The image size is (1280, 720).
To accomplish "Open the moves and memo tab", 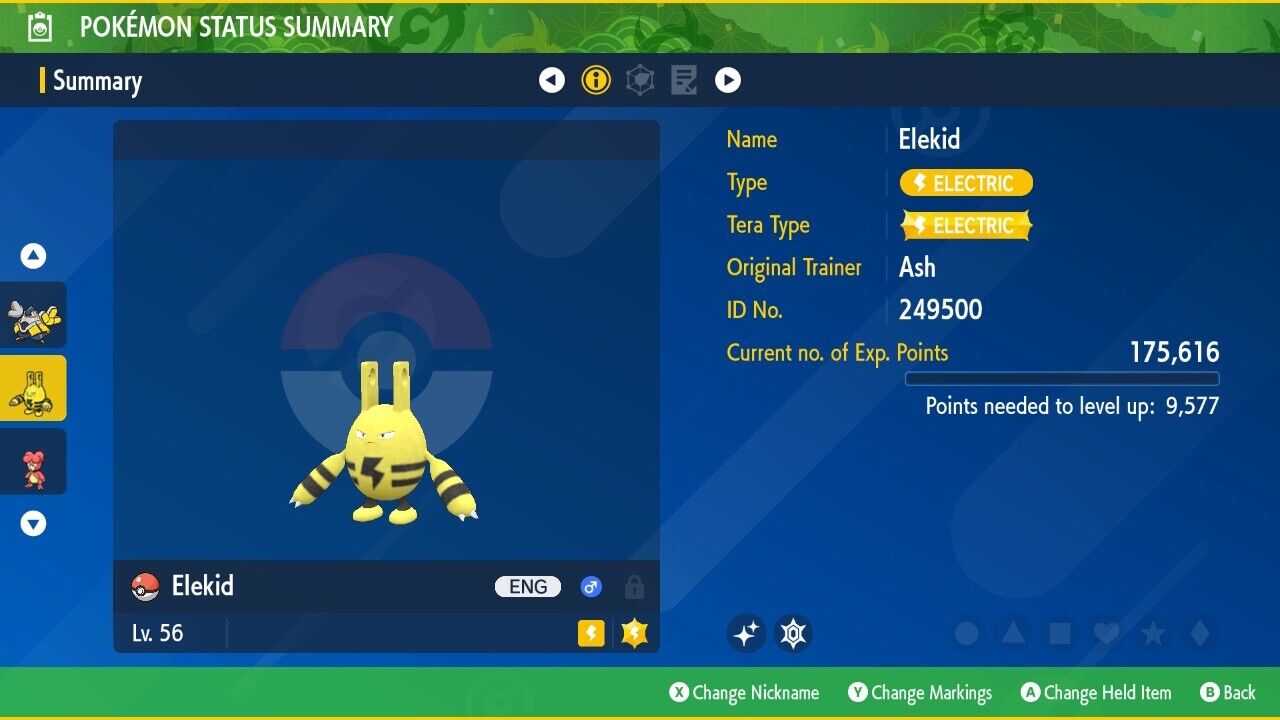I will pos(684,80).
